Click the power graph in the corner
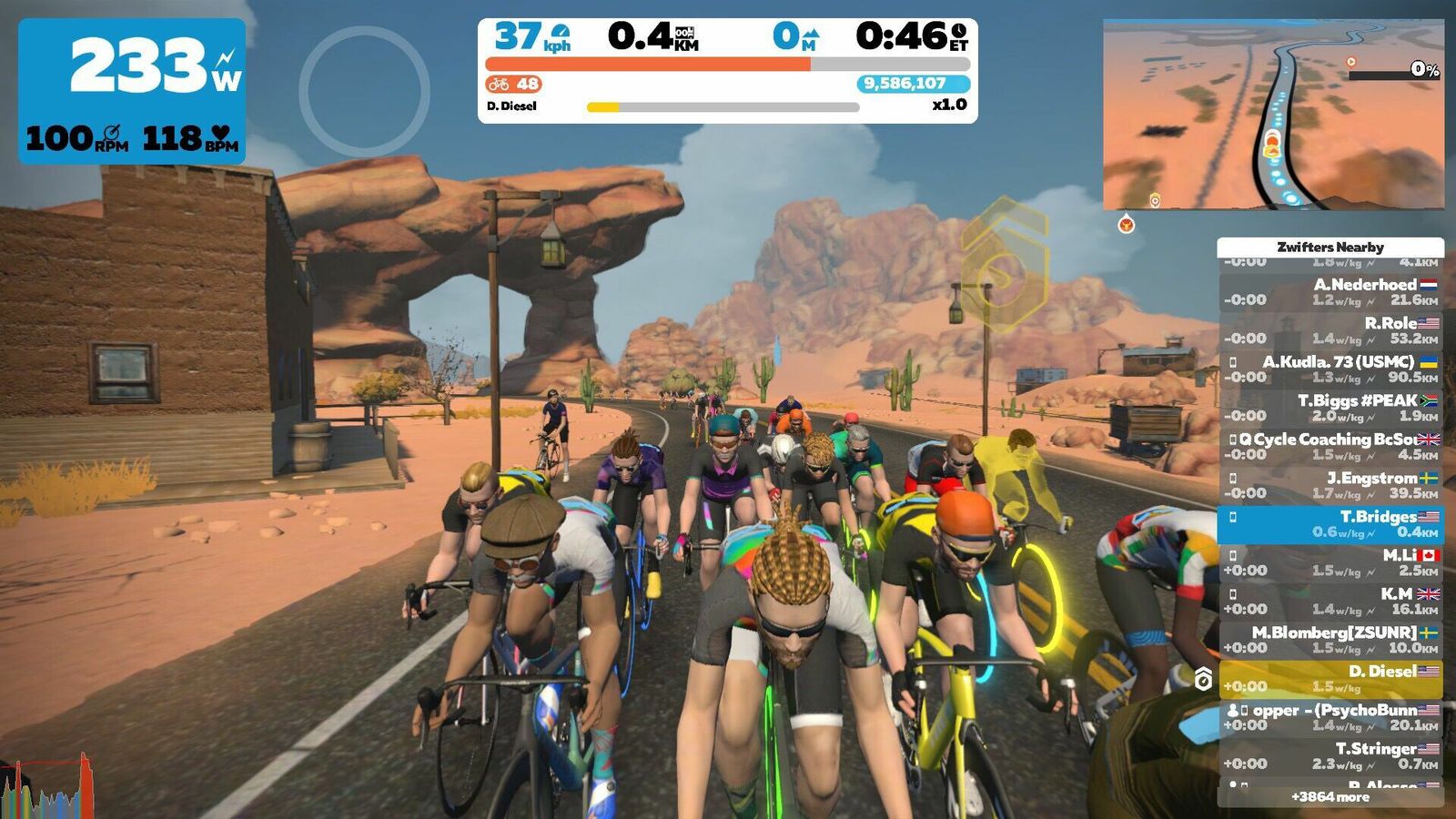The width and height of the screenshot is (1456, 819). coord(47,787)
